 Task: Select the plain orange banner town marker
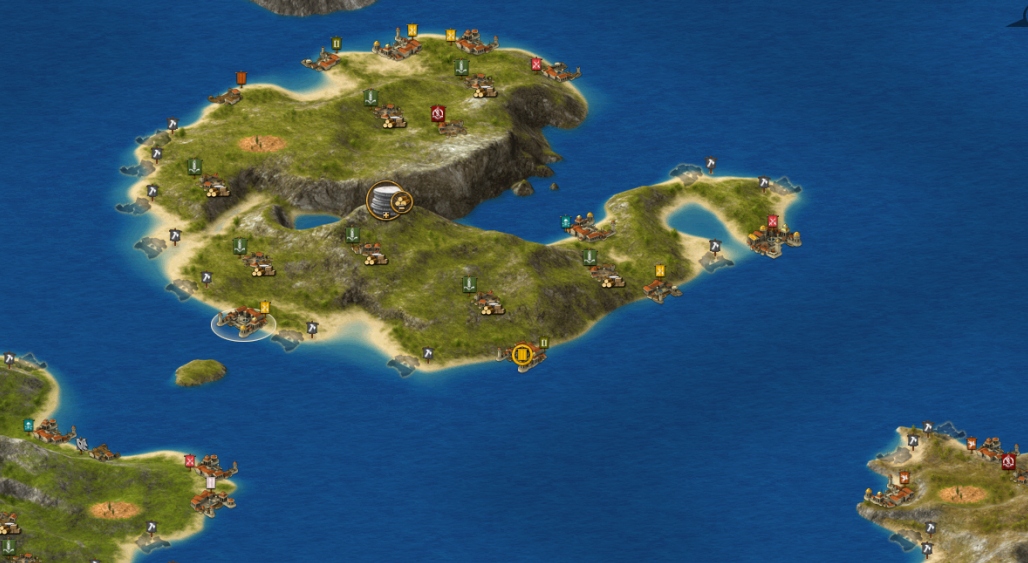click(x=241, y=78)
